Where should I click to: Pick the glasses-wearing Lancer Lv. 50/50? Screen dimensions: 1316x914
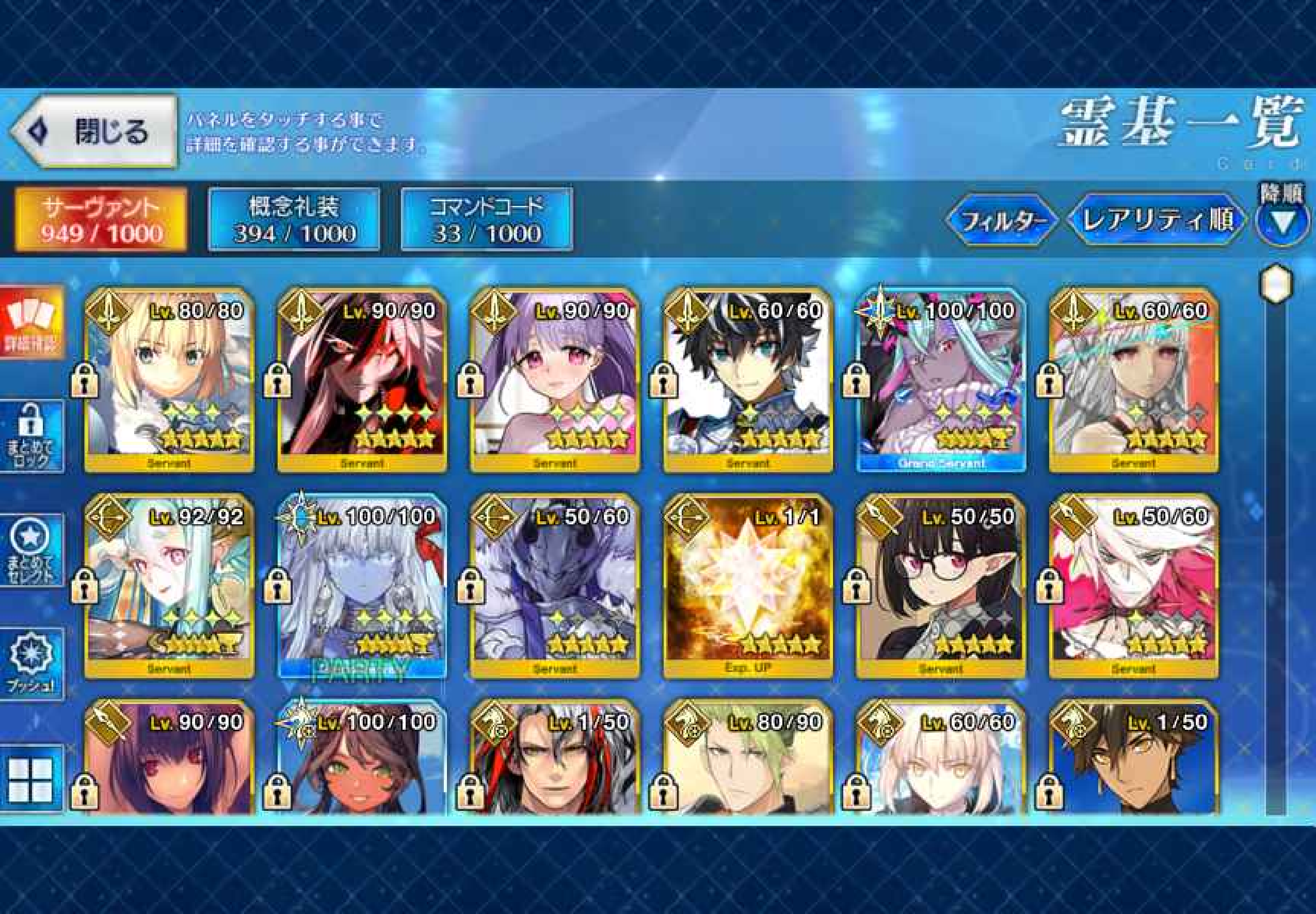coord(941,586)
